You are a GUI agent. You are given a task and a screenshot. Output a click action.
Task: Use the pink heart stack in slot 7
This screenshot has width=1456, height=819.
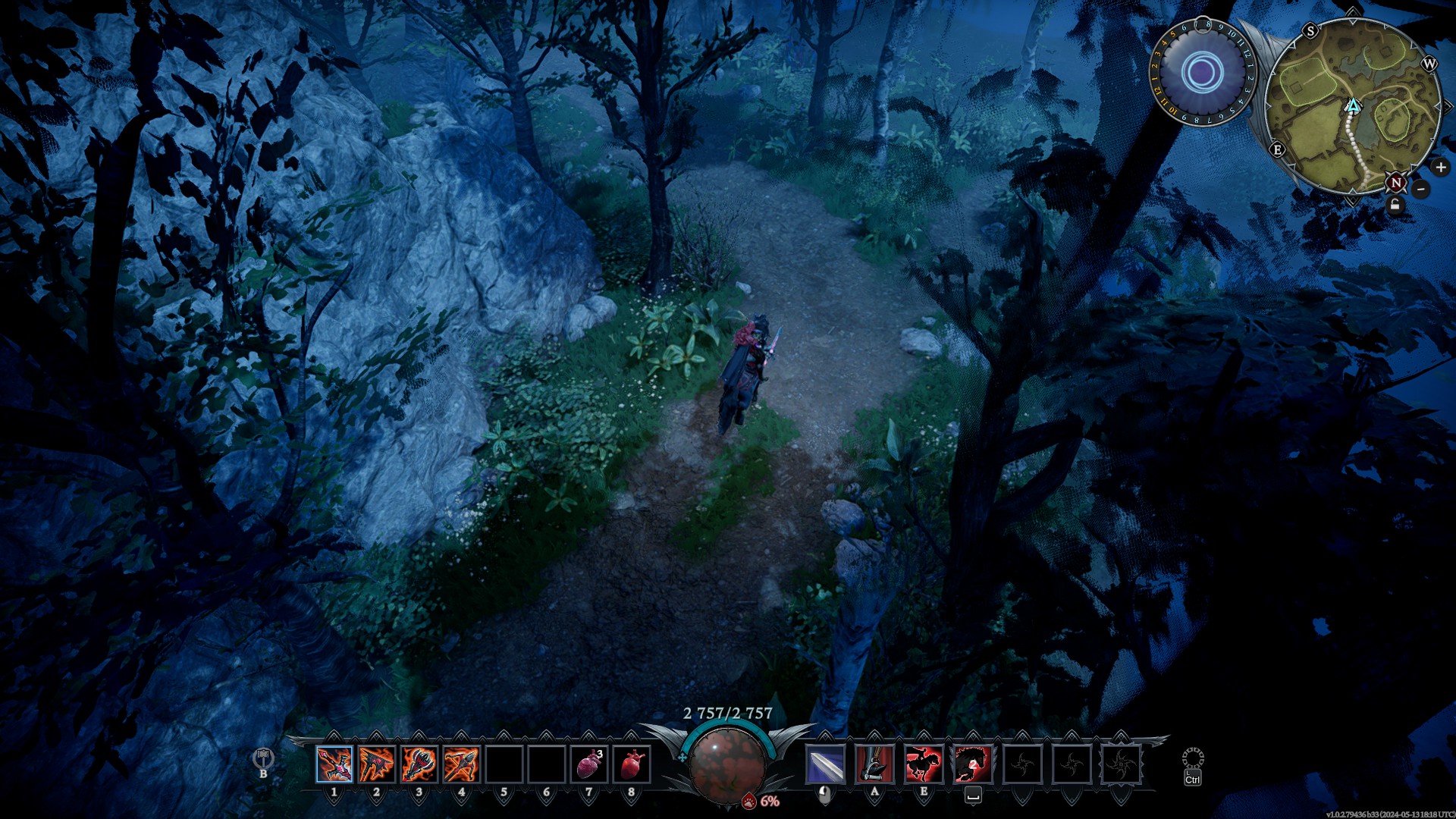589,764
